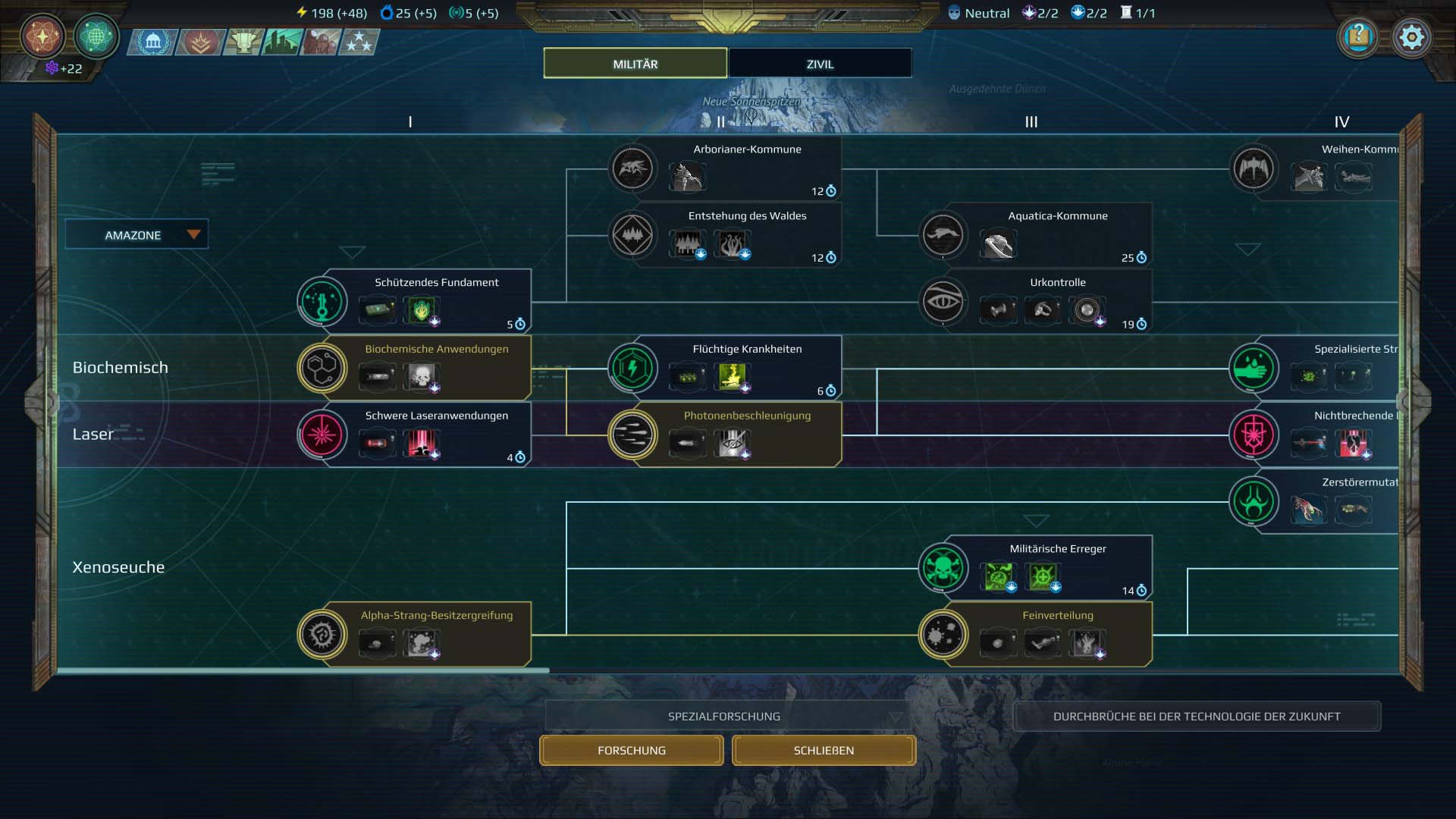Open the Amazone faction dropdown
Image resolution: width=1456 pixels, height=819 pixels.
tap(136, 235)
